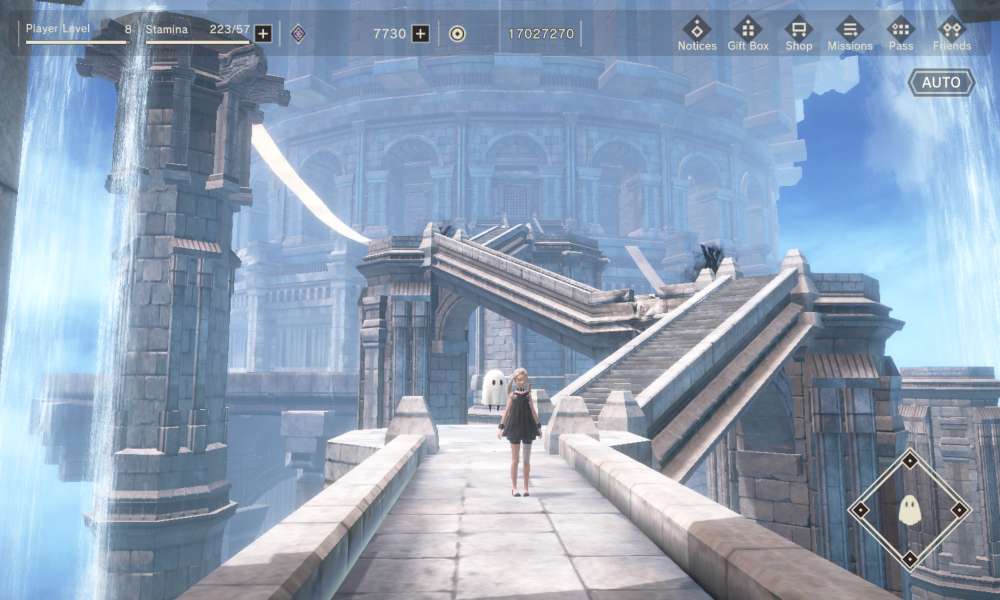Open the Gift Box

(x=748, y=32)
